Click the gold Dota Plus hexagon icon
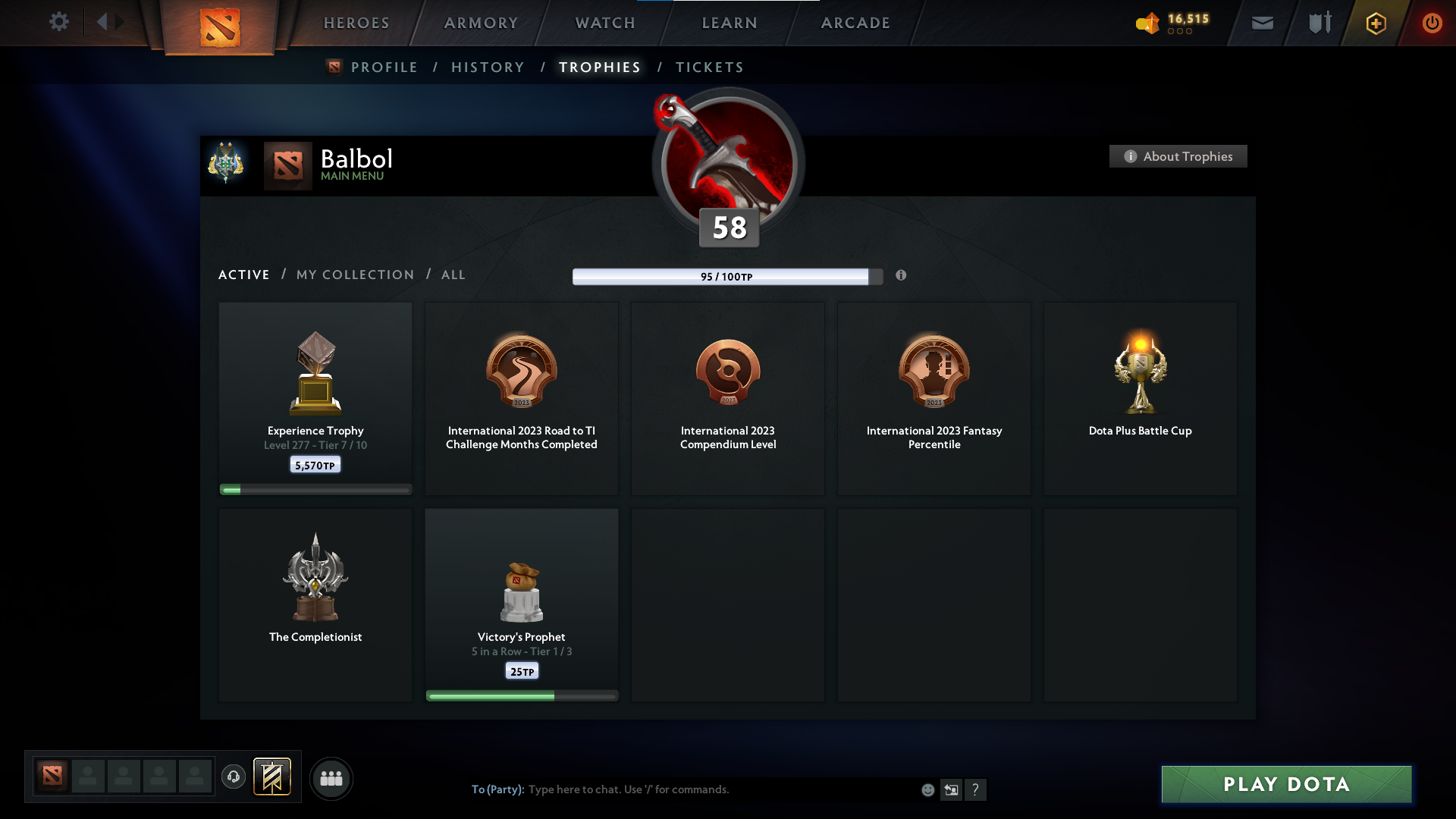Image resolution: width=1456 pixels, height=819 pixels. point(1376,23)
